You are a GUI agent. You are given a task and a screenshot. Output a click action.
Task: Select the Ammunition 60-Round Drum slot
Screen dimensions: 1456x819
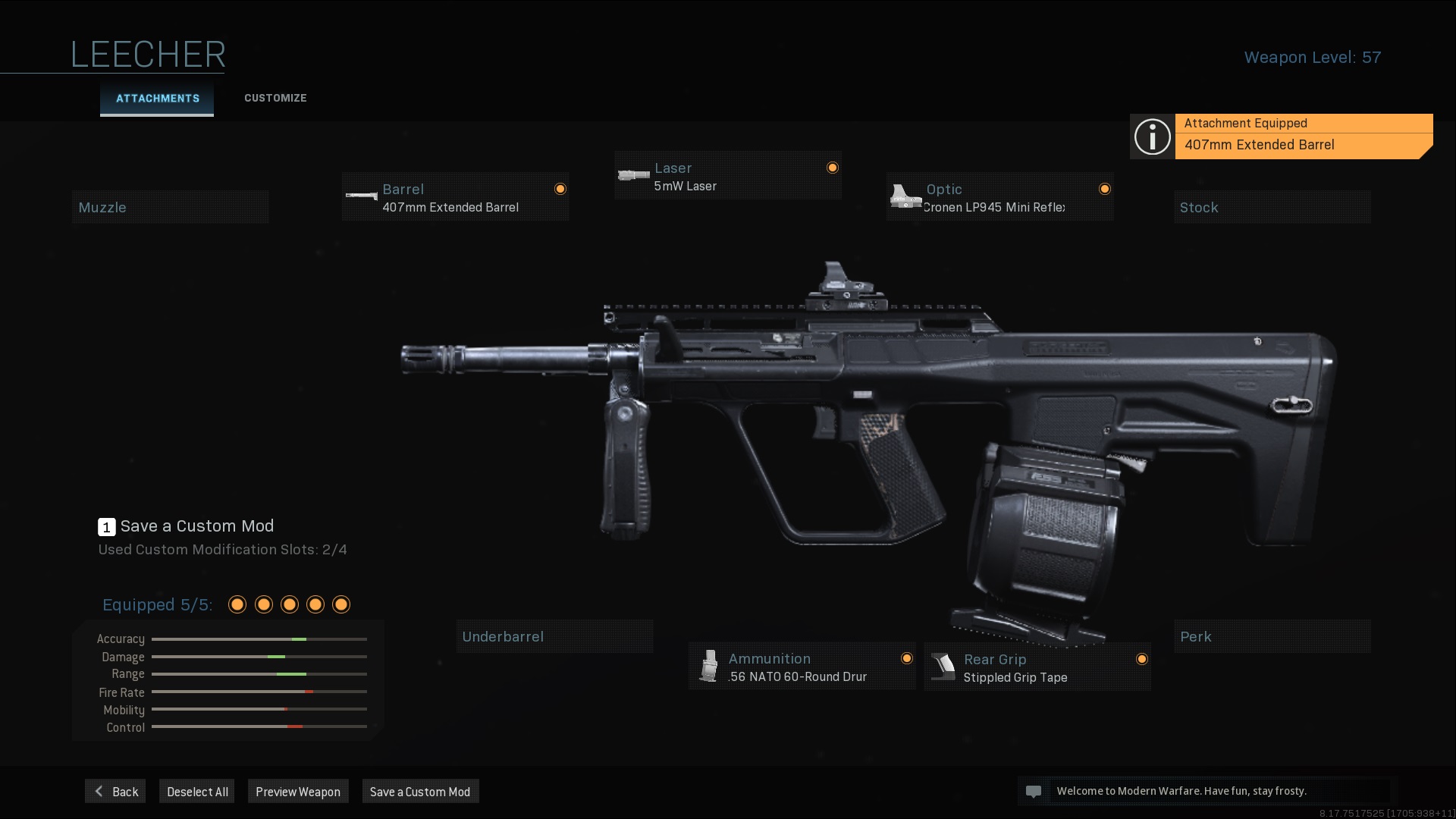[802, 667]
